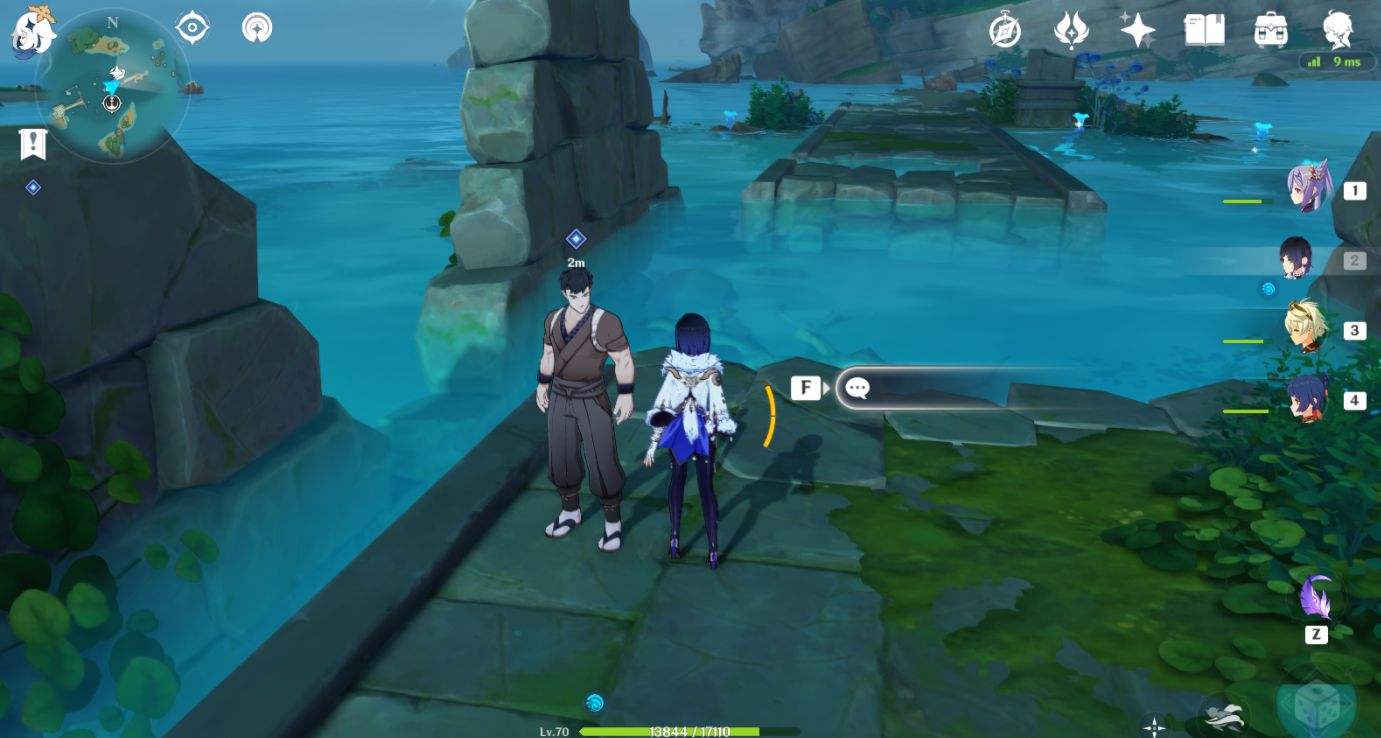Open the Adventurer Handbook book icon
Screen dimensions: 1381x738
click(x=1204, y=30)
